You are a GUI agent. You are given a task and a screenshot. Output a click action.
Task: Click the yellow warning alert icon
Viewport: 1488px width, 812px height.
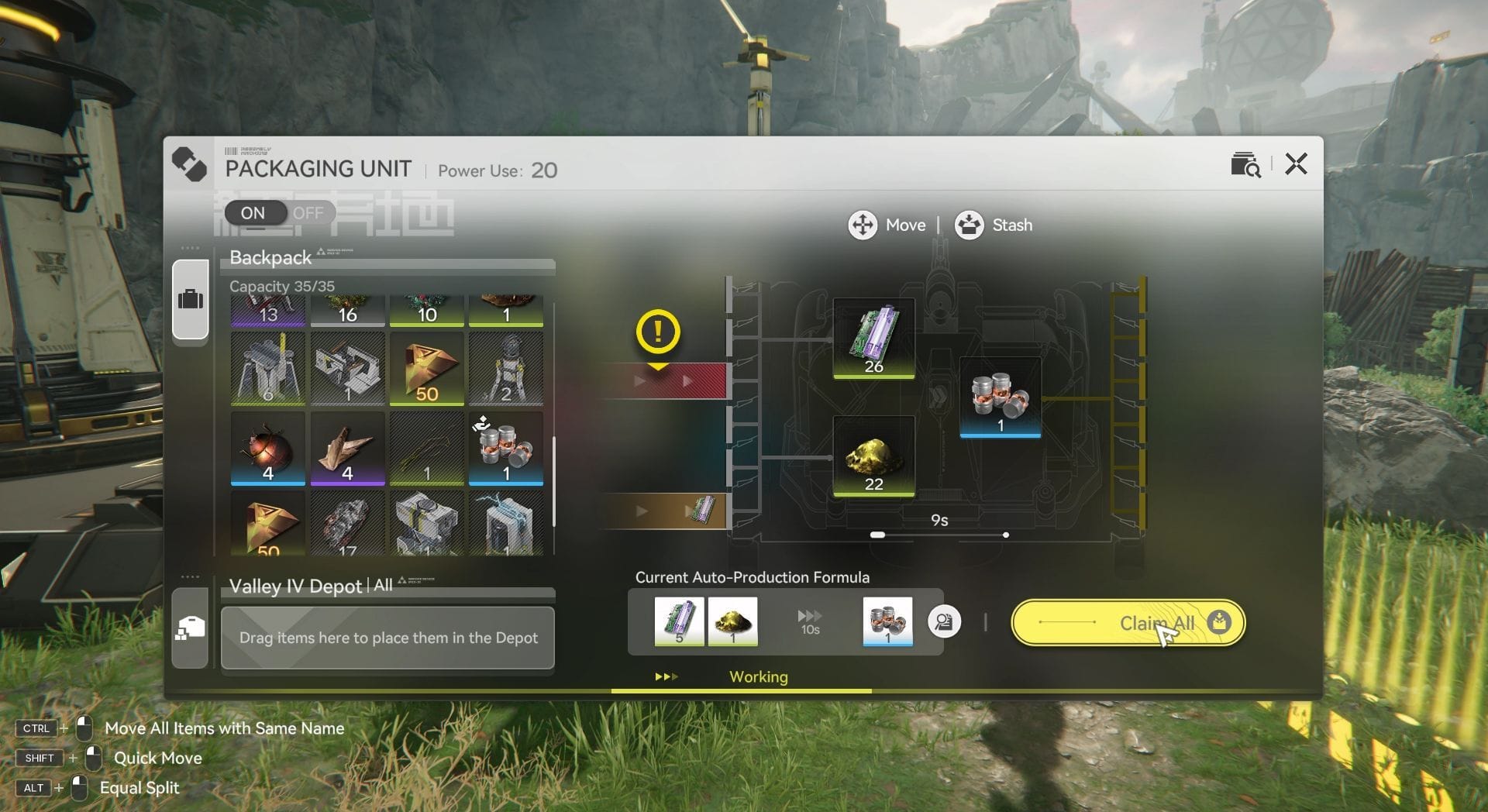(x=658, y=332)
